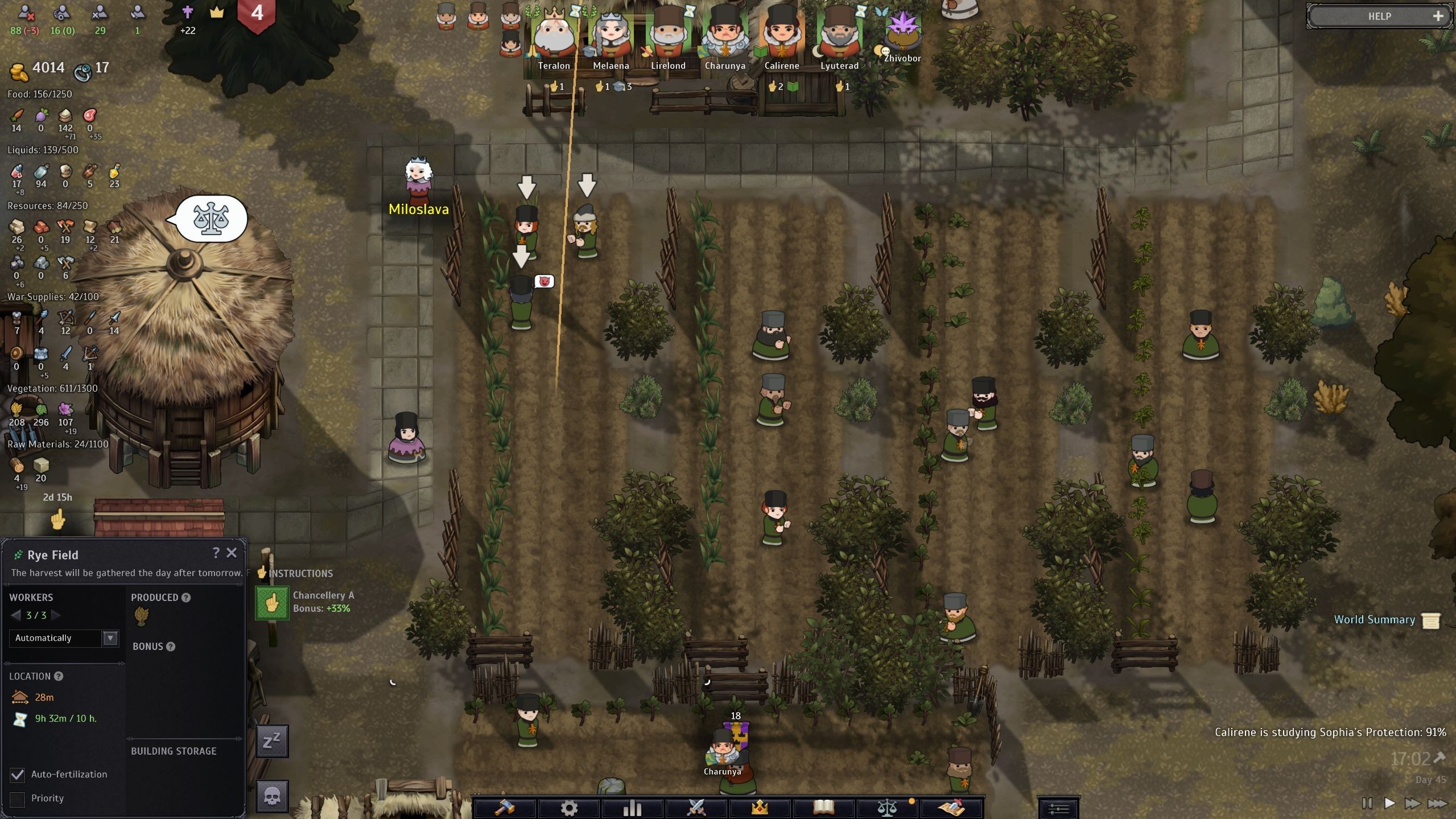Set the fastest triple-arrow game speed
The height and width of the screenshot is (819, 1456).
click(x=1437, y=803)
